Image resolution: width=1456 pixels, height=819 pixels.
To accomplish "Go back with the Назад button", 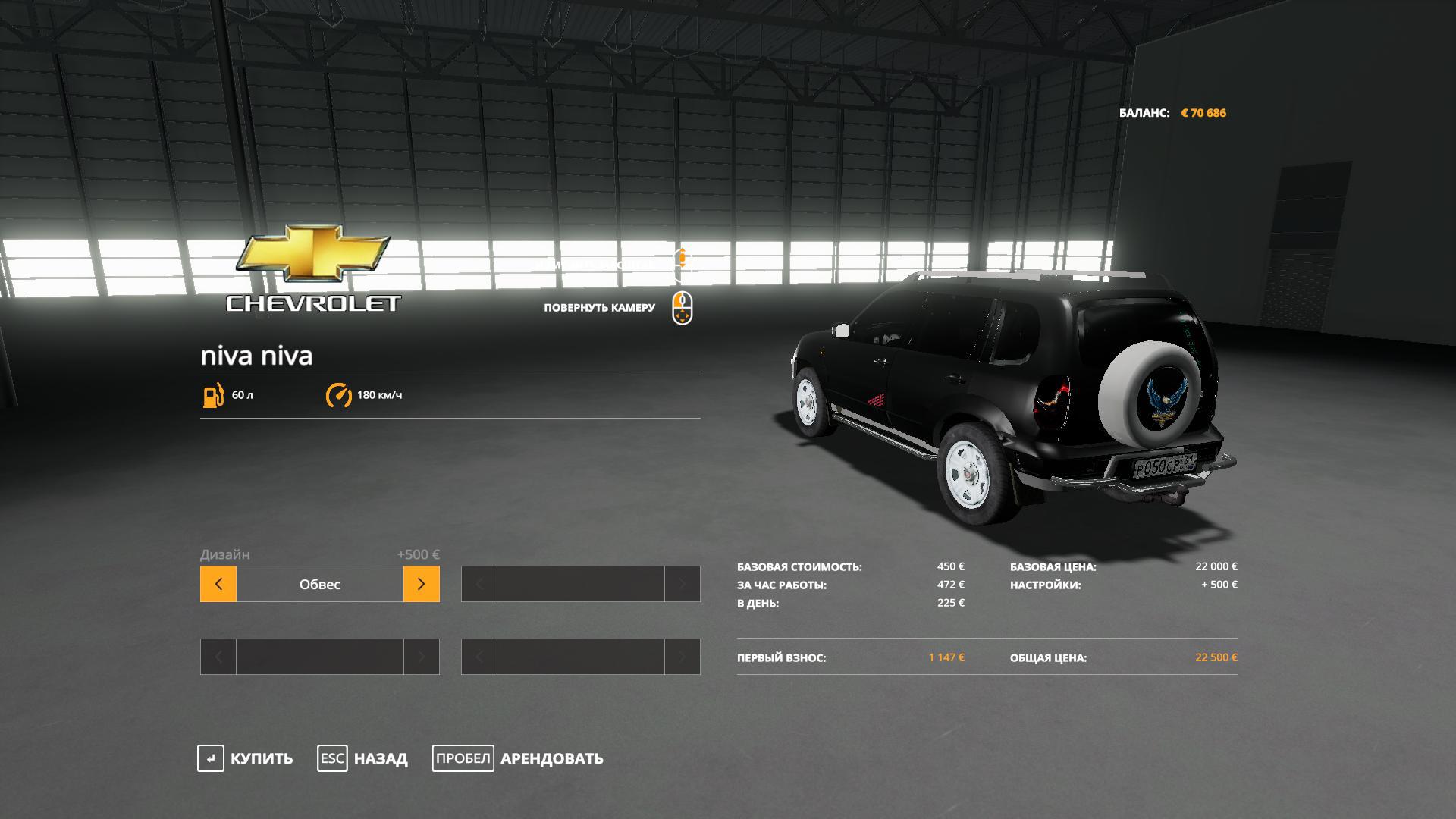I will pos(362,758).
